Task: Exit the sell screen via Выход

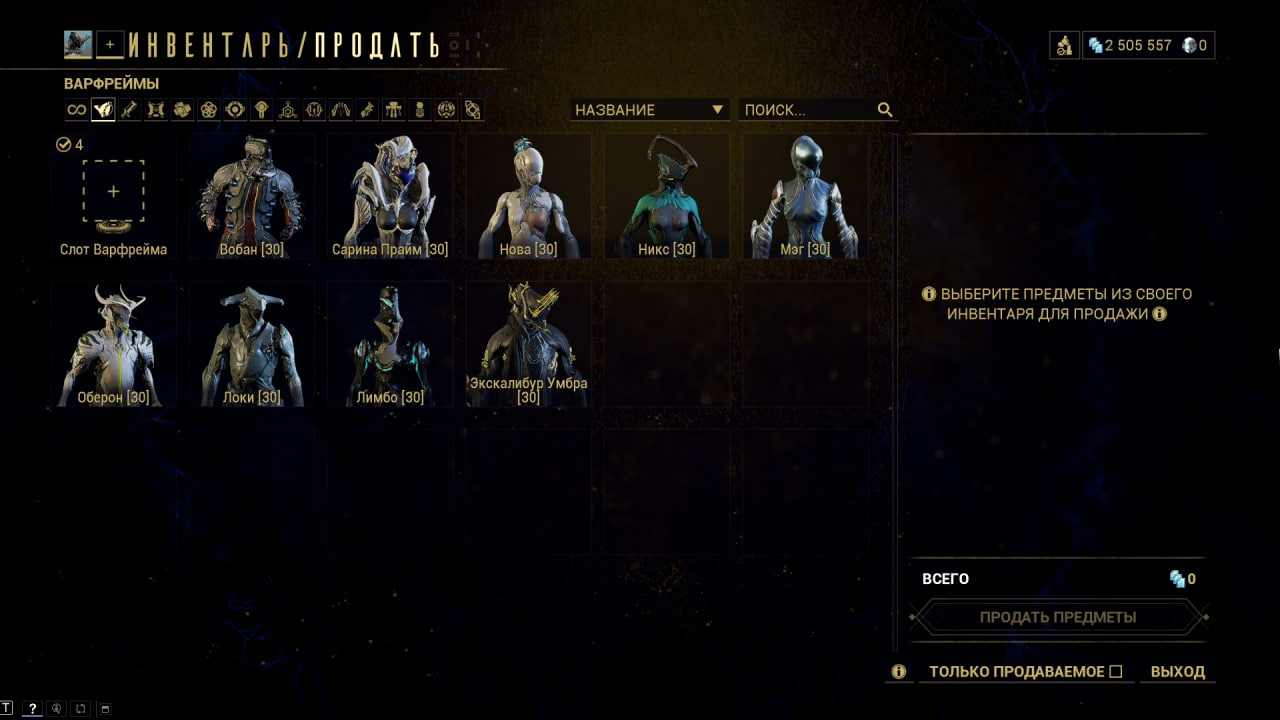Action: pyautogui.click(x=1177, y=672)
